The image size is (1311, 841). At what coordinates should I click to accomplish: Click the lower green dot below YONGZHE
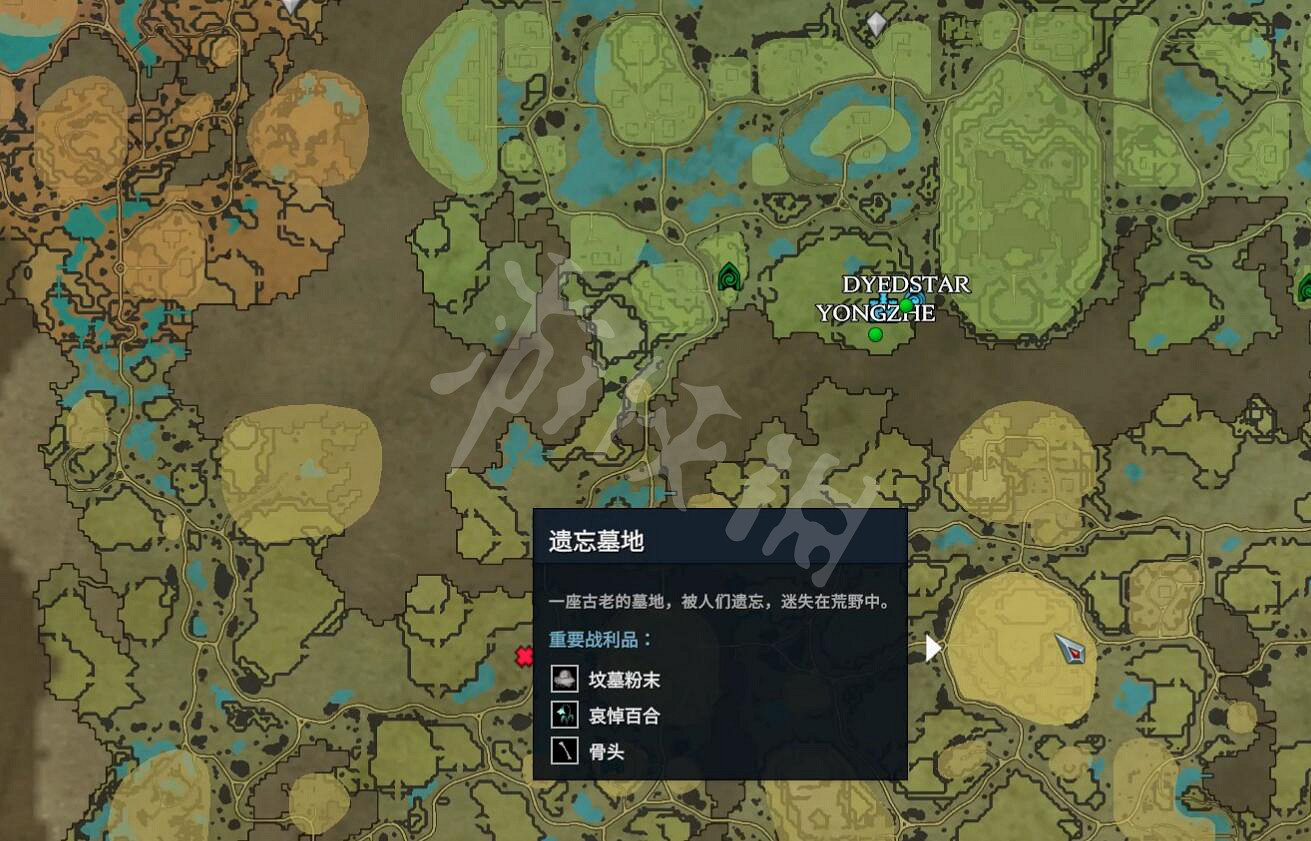point(875,334)
